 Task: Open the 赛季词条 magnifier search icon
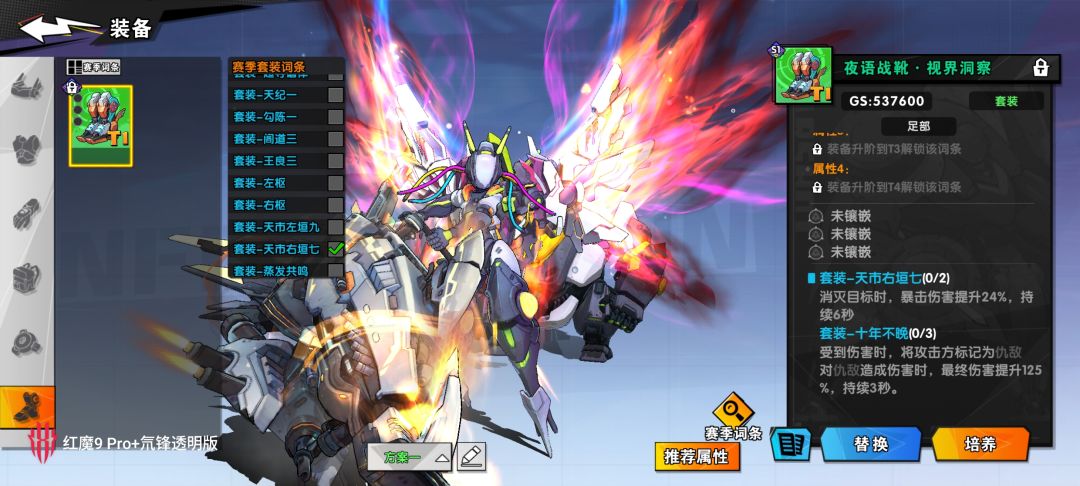pyautogui.click(x=733, y=411)
